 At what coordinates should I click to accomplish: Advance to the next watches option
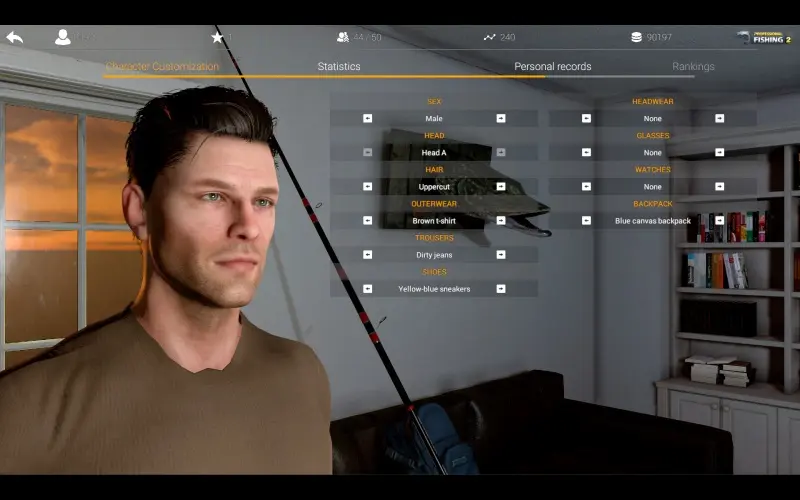coord(719,186)
